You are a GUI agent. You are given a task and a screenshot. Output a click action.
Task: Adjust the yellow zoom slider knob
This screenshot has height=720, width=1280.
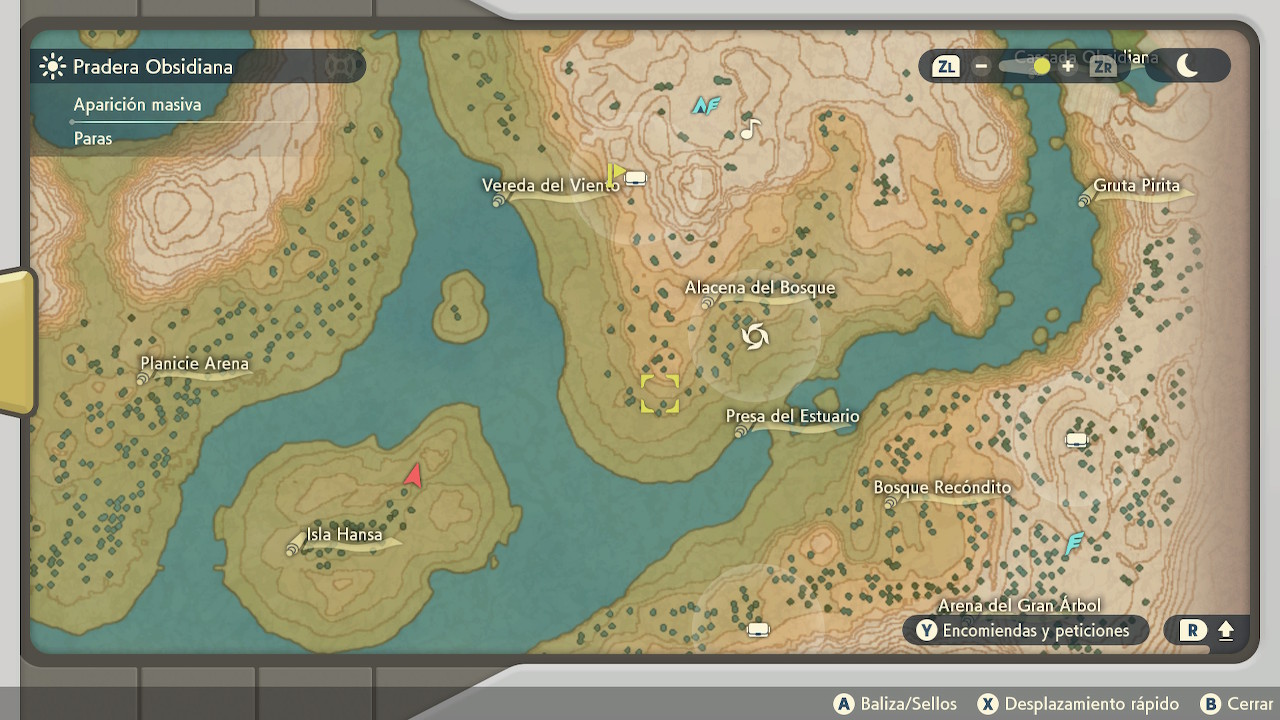click(1041, 67)
